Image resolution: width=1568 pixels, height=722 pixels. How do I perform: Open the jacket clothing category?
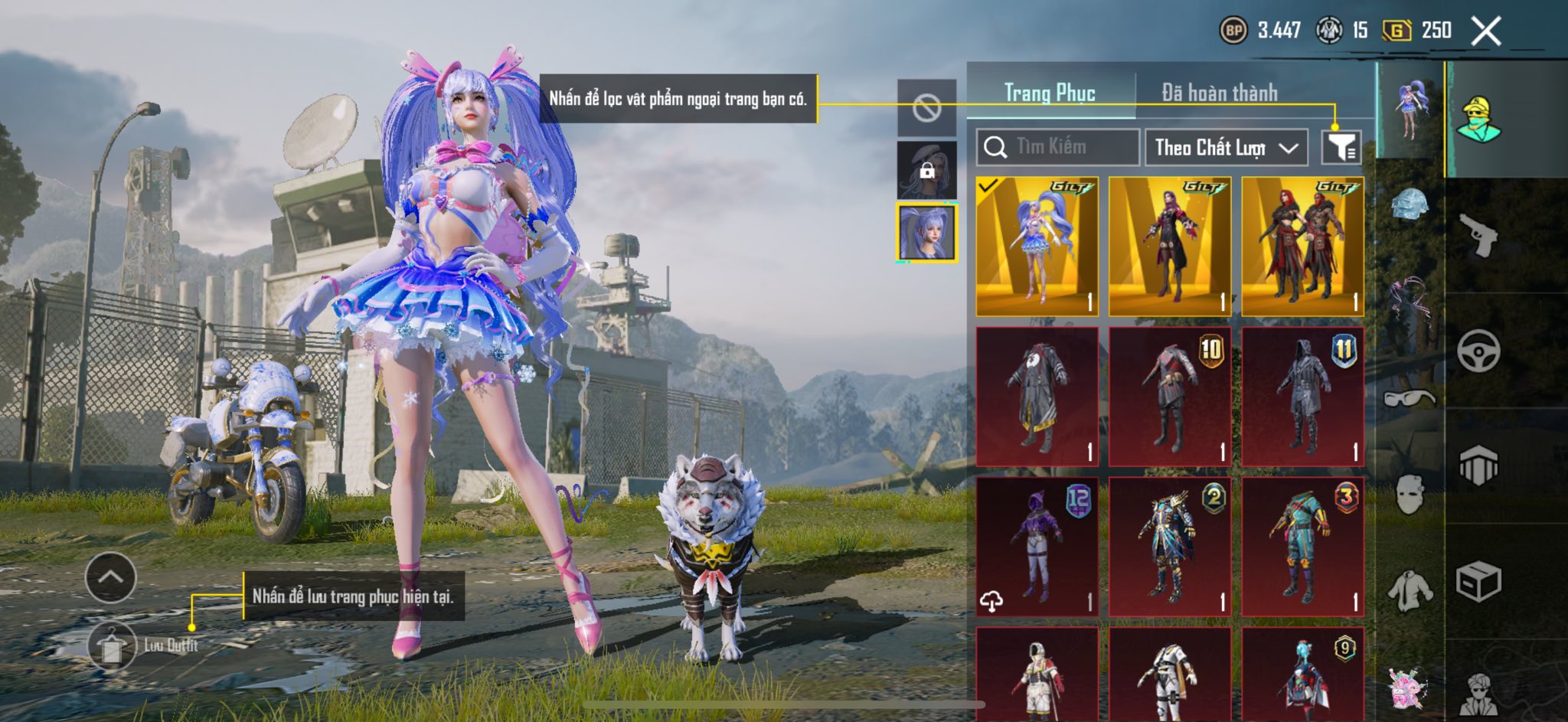(1410, 590)
